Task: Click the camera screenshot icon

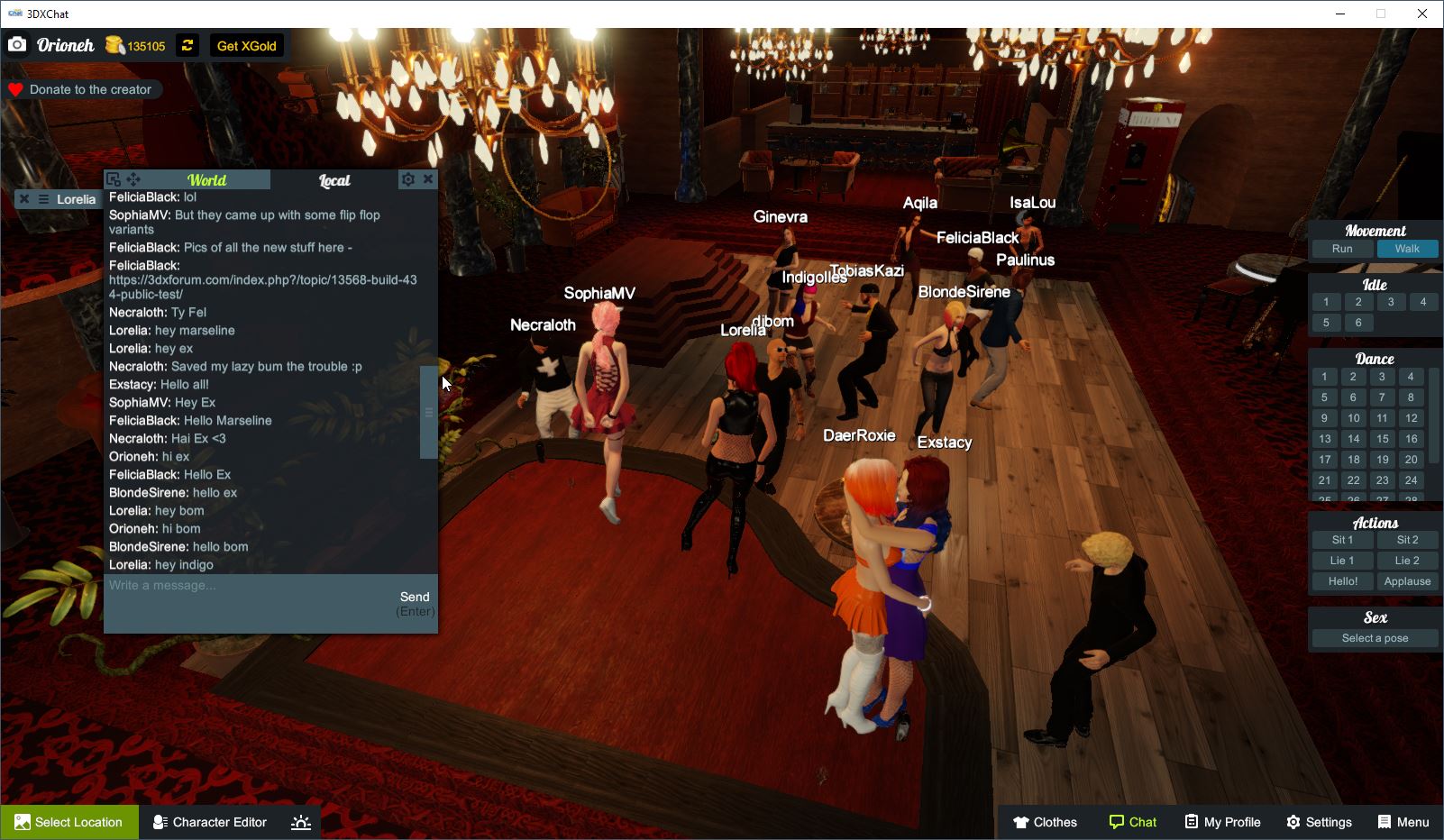Action: [x=18, y=43]
